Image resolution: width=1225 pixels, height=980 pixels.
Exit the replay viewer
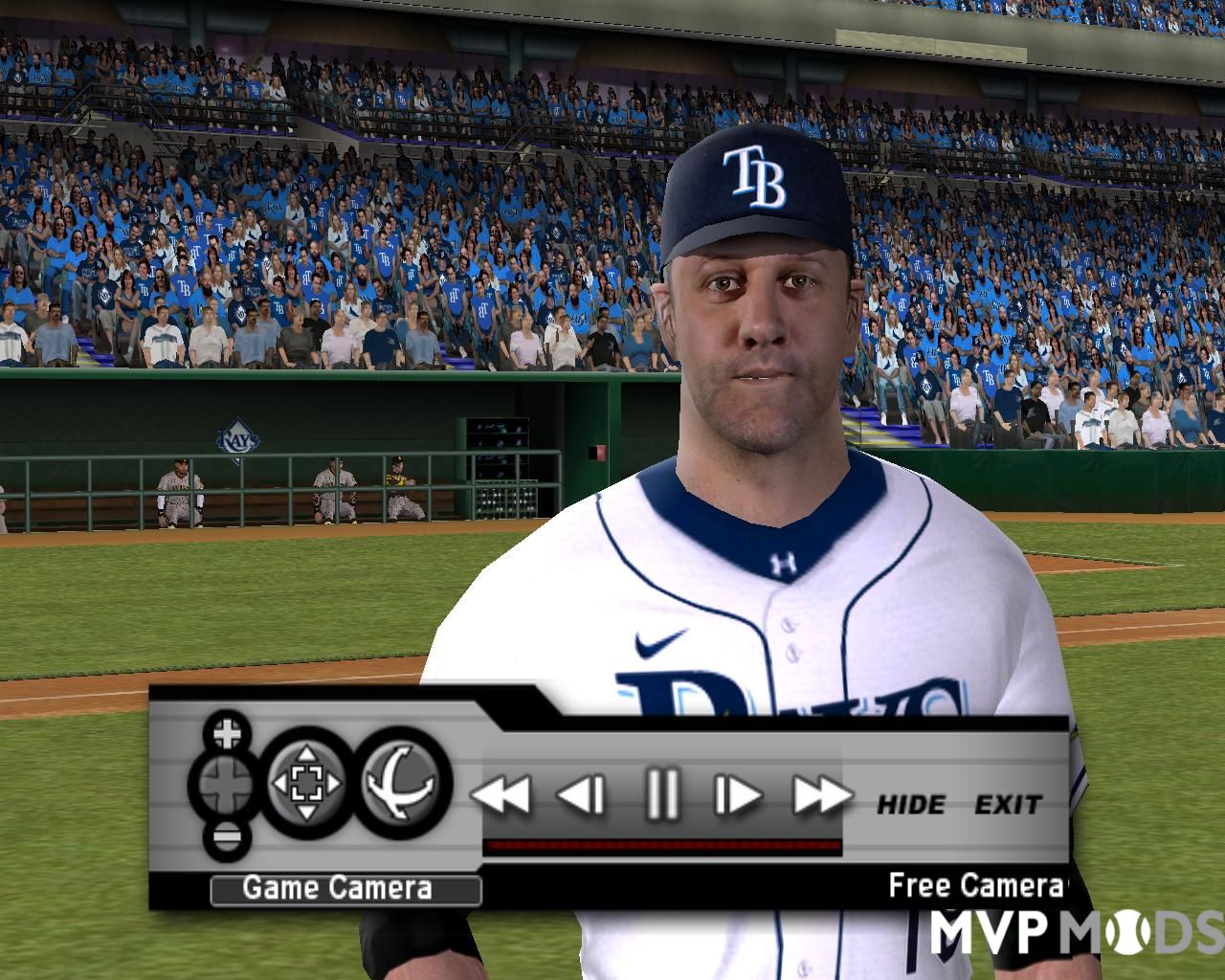click(1008, 805)
